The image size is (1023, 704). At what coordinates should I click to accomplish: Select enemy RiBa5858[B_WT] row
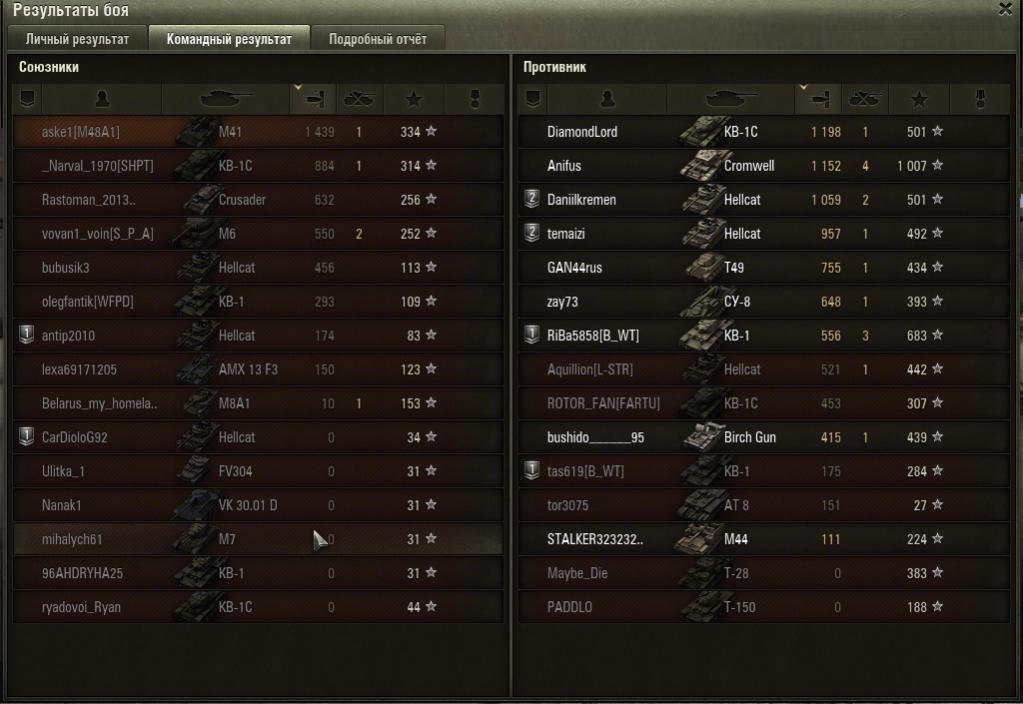[762, 336]
